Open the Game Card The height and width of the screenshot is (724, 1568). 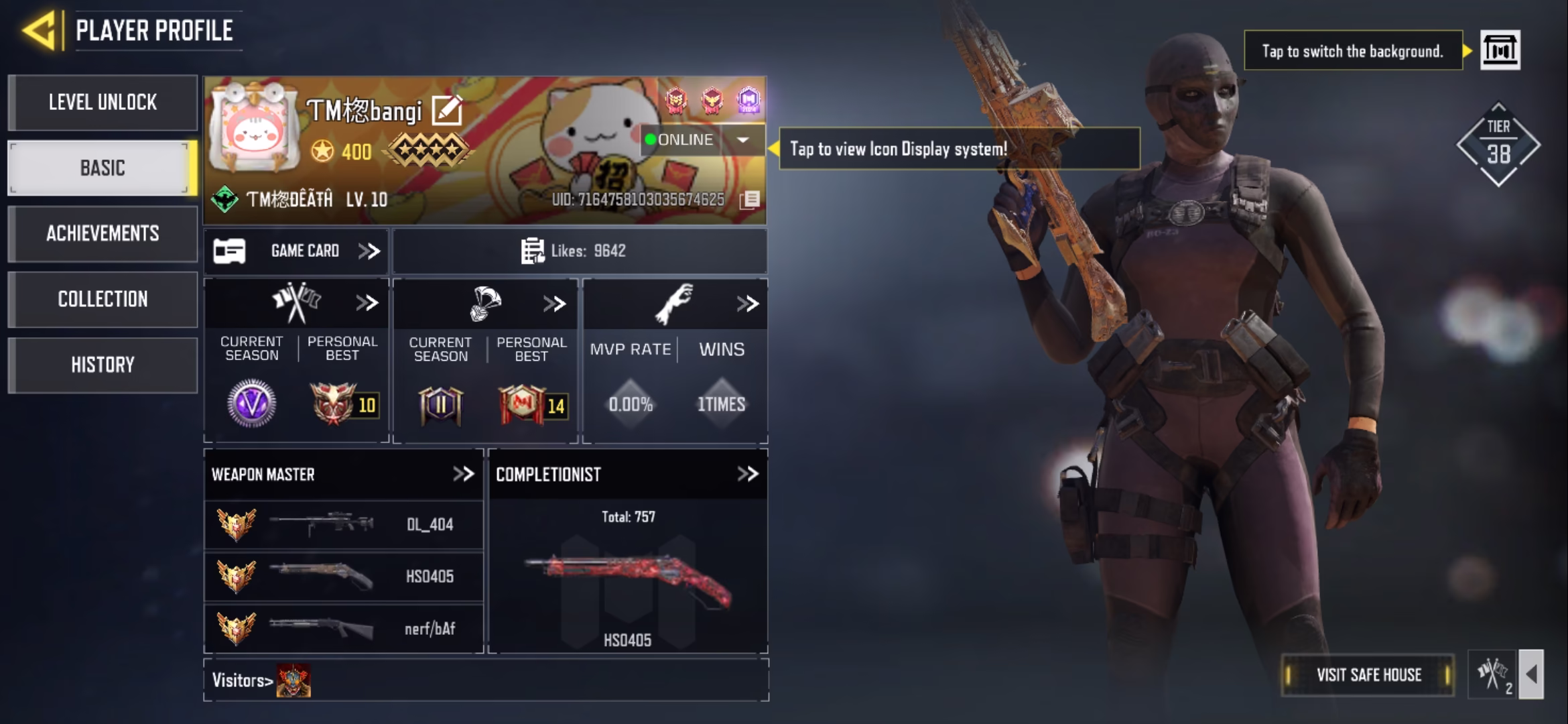296,251
